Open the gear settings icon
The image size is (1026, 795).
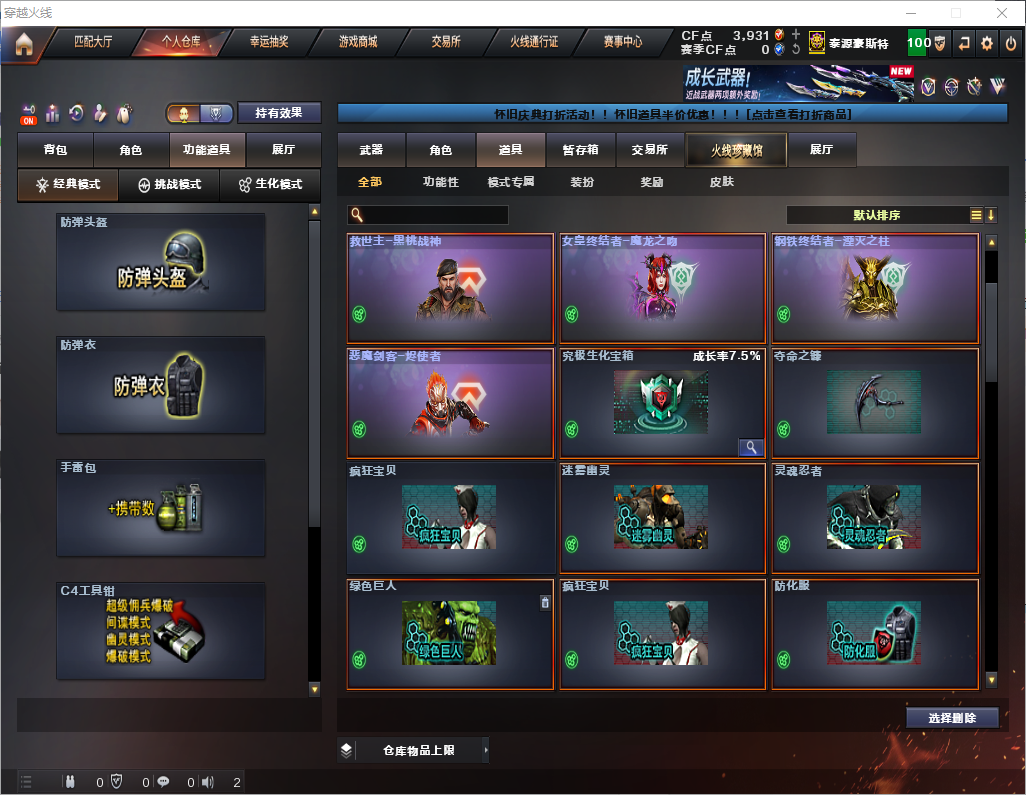[987, 43]
